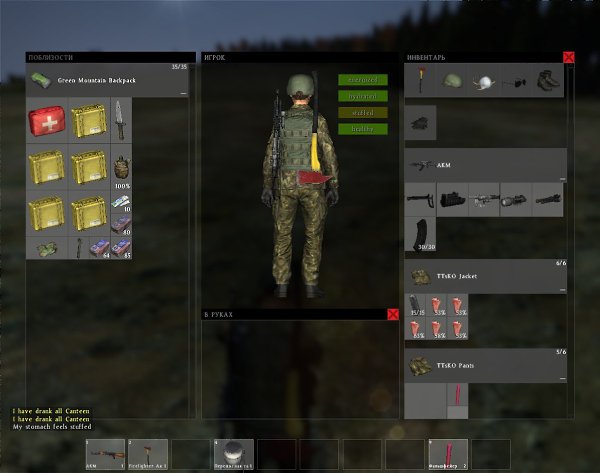Select the metal can hotbar slot
The height and width of the screenshot is (473, 600).
pyautogui.click(x=233, y=454)
